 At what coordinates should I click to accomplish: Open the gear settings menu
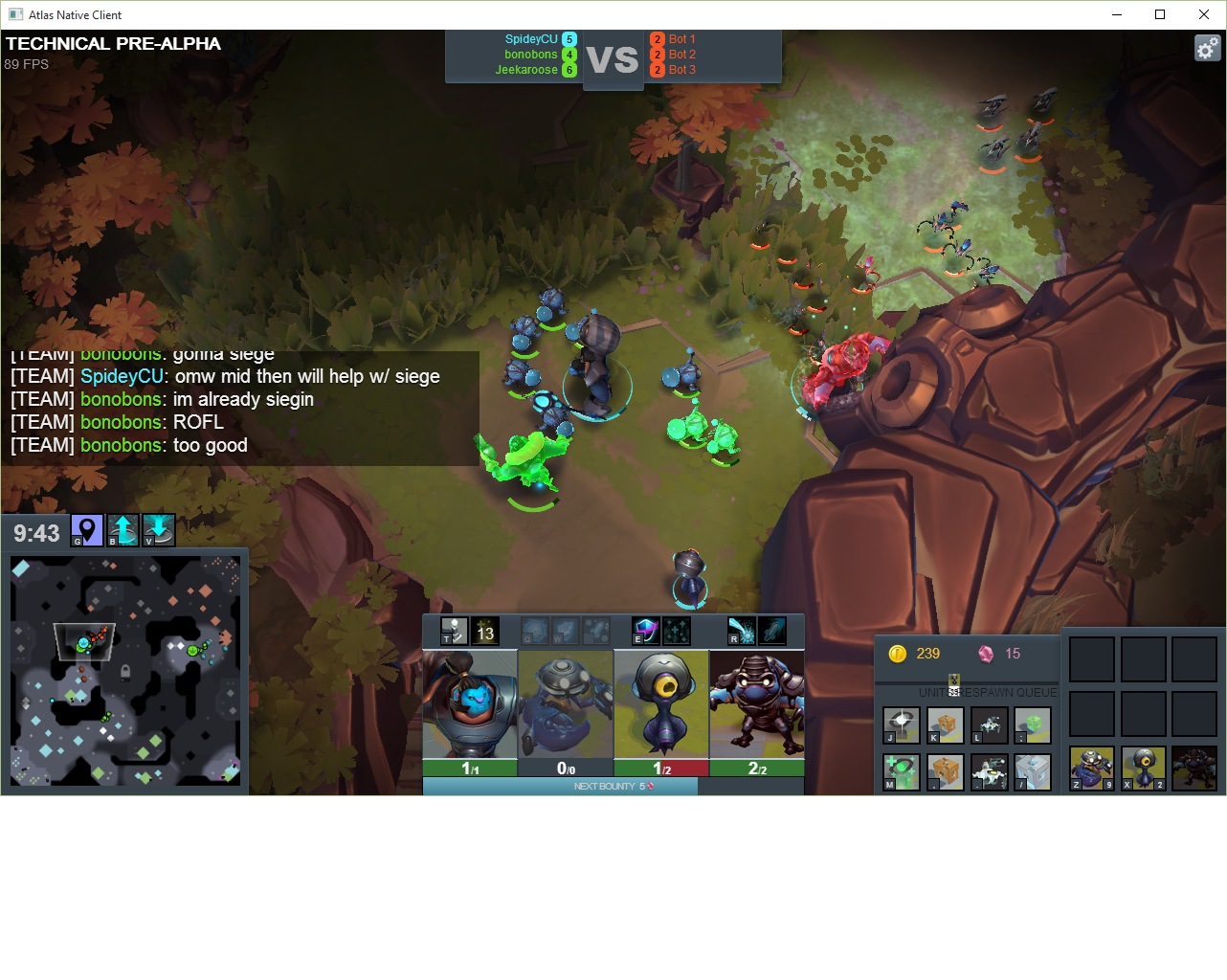(1207, 48)
